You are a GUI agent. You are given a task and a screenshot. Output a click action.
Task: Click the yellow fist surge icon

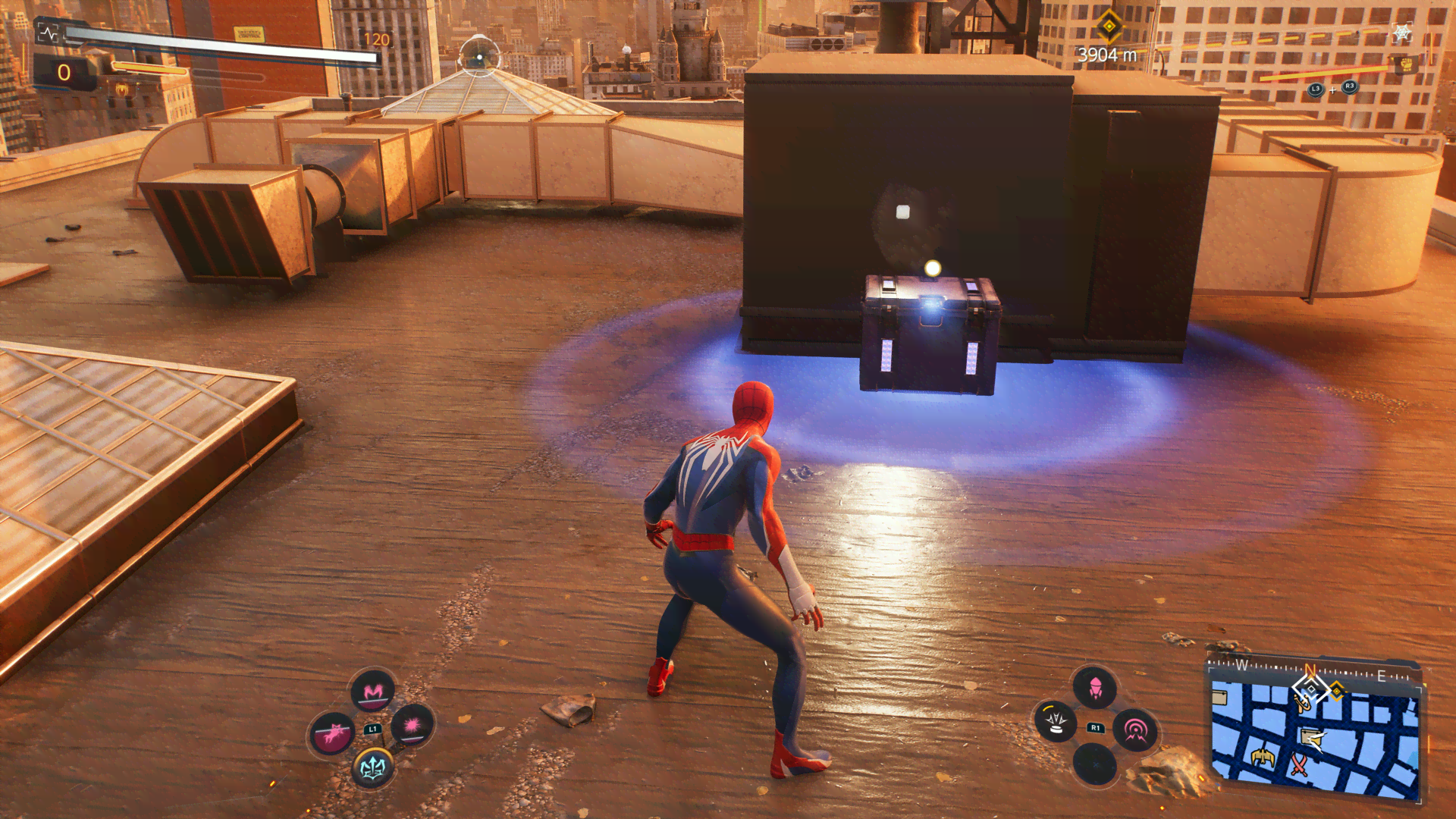pyautogui.click(x=1406, y=65)
